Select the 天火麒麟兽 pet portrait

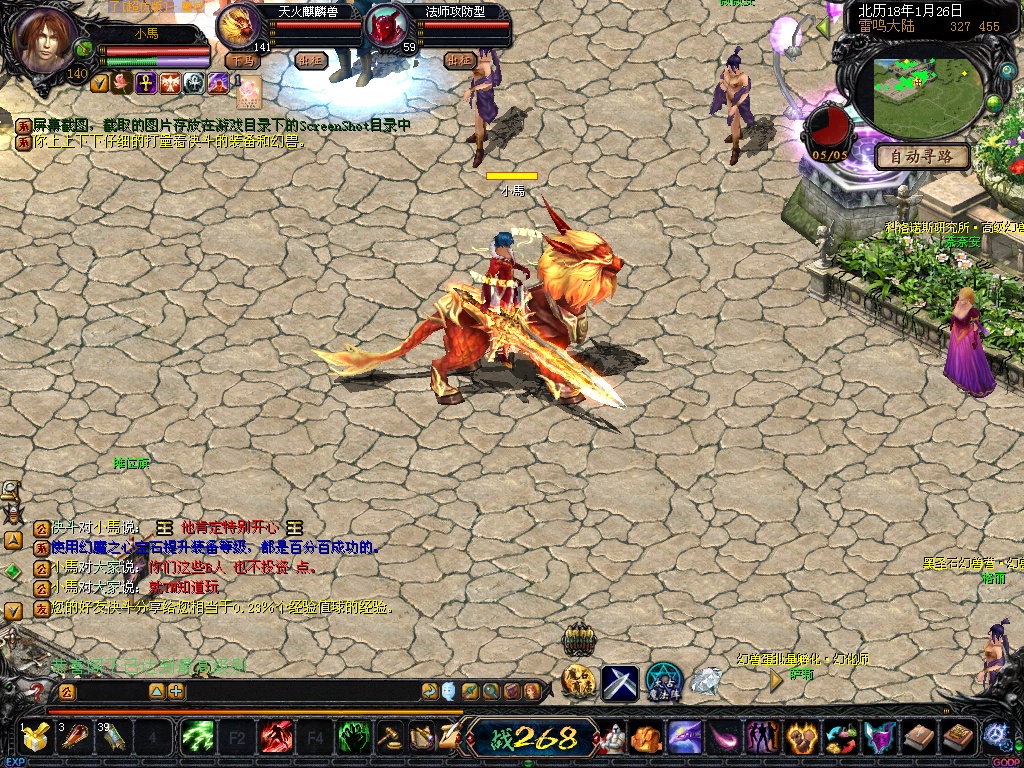tap(240, 25)
